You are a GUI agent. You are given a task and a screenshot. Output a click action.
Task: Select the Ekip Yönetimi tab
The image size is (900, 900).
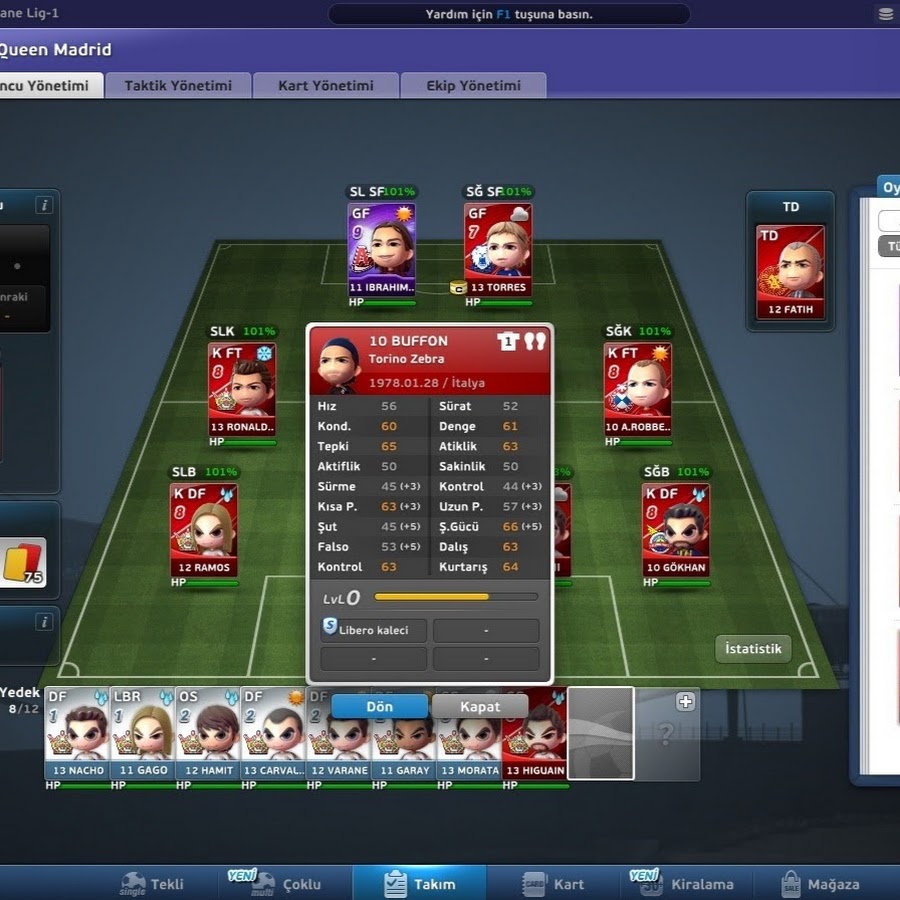pyautogui.click(x=473, y=86)
